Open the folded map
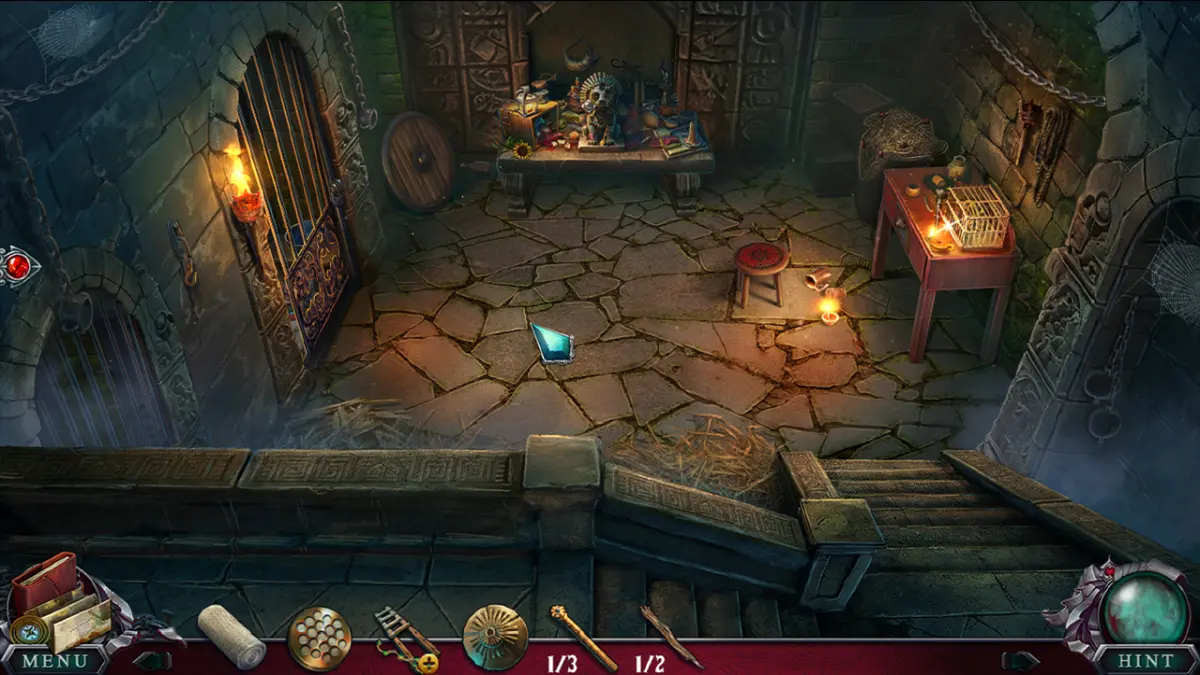 coord(81,623)
